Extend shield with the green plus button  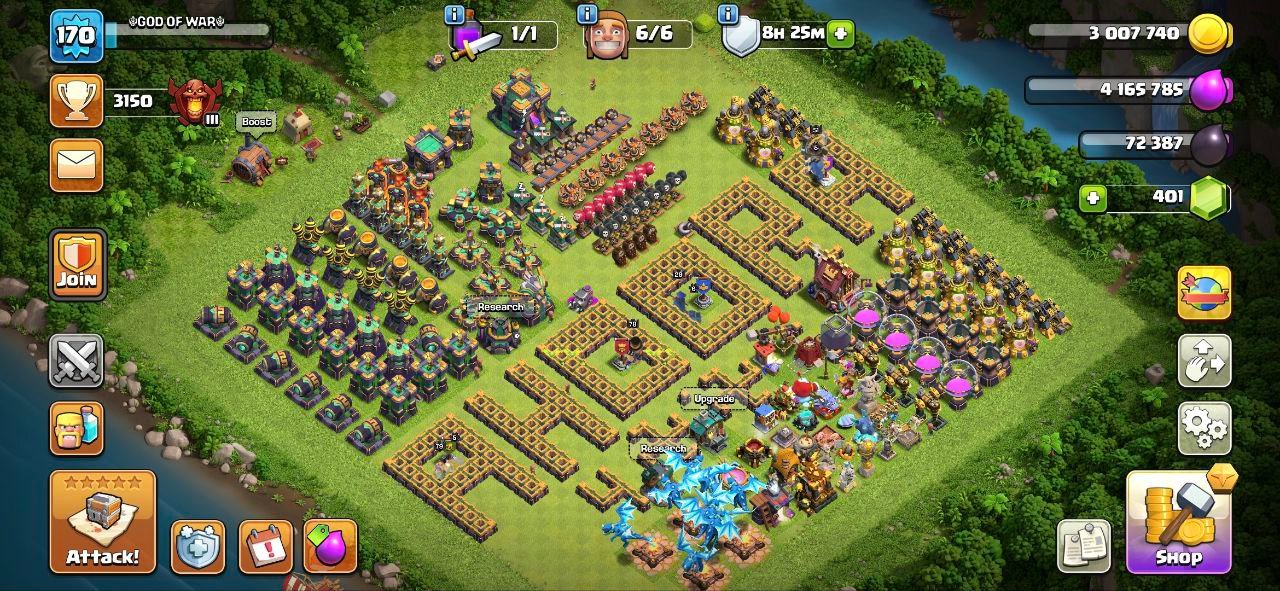(x=840, y=33)
